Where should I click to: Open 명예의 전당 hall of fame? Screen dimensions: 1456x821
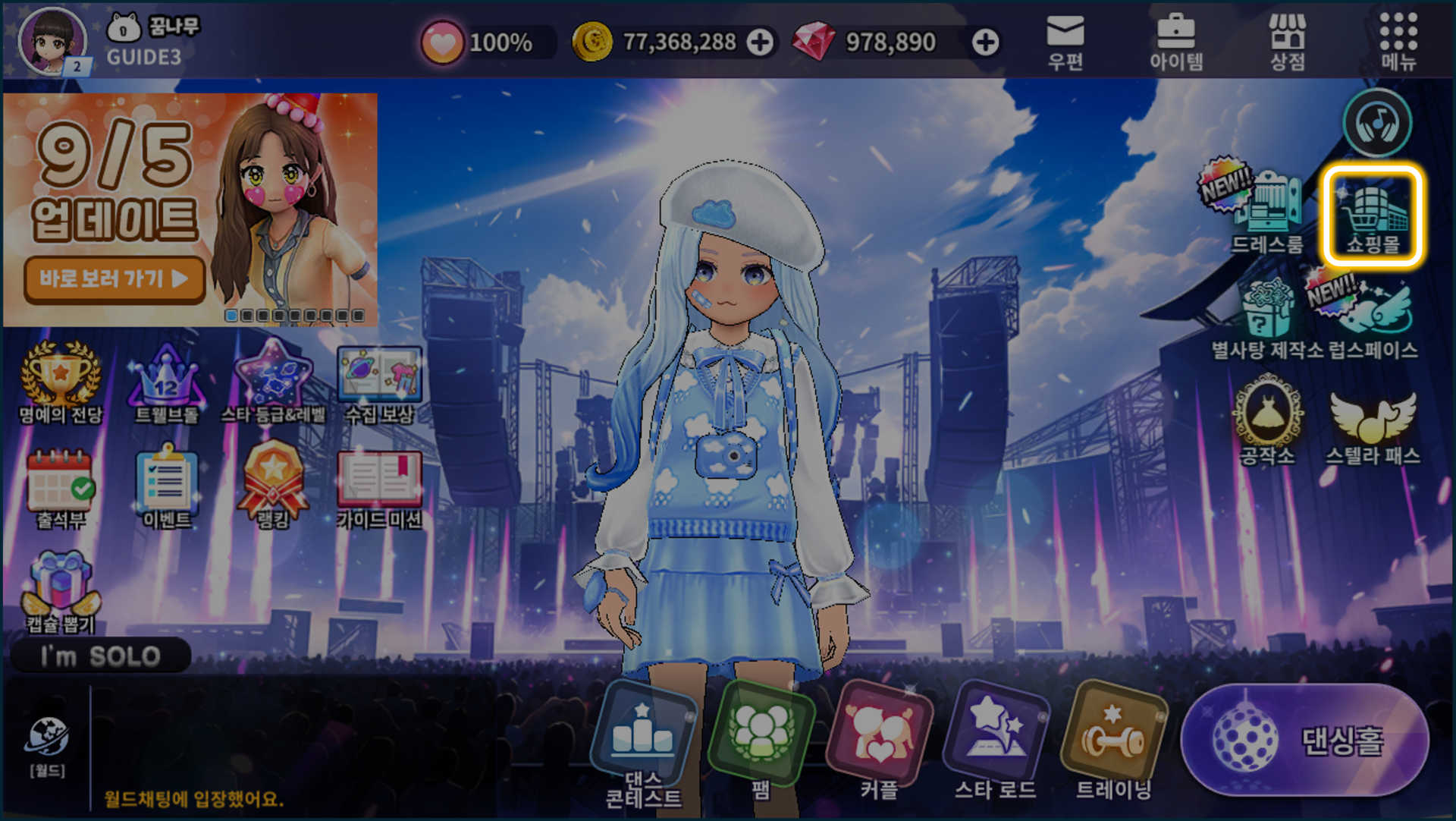pos(61,382)
